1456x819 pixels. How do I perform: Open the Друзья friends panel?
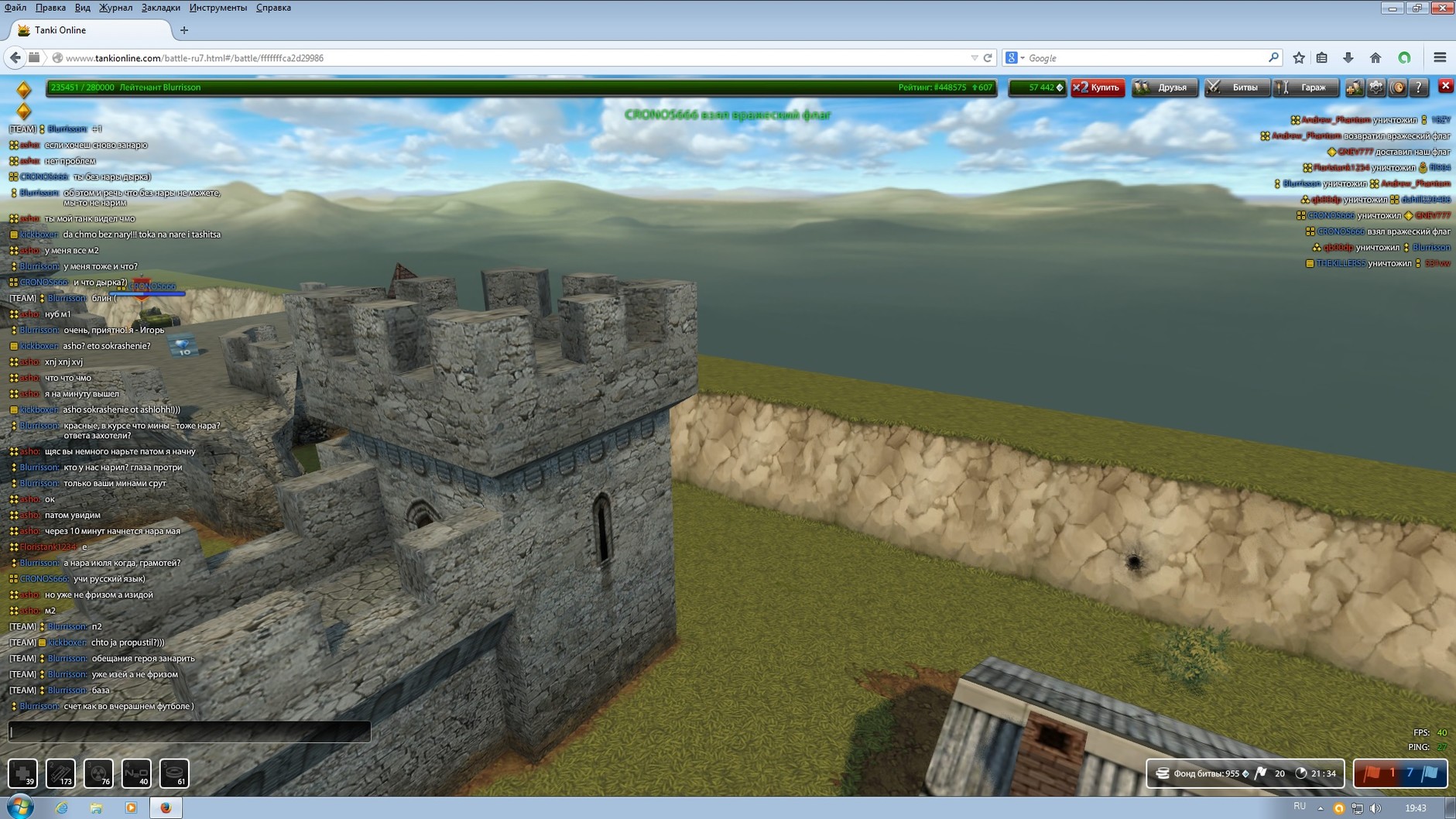pyautogui.click(x=1163, y=87)
